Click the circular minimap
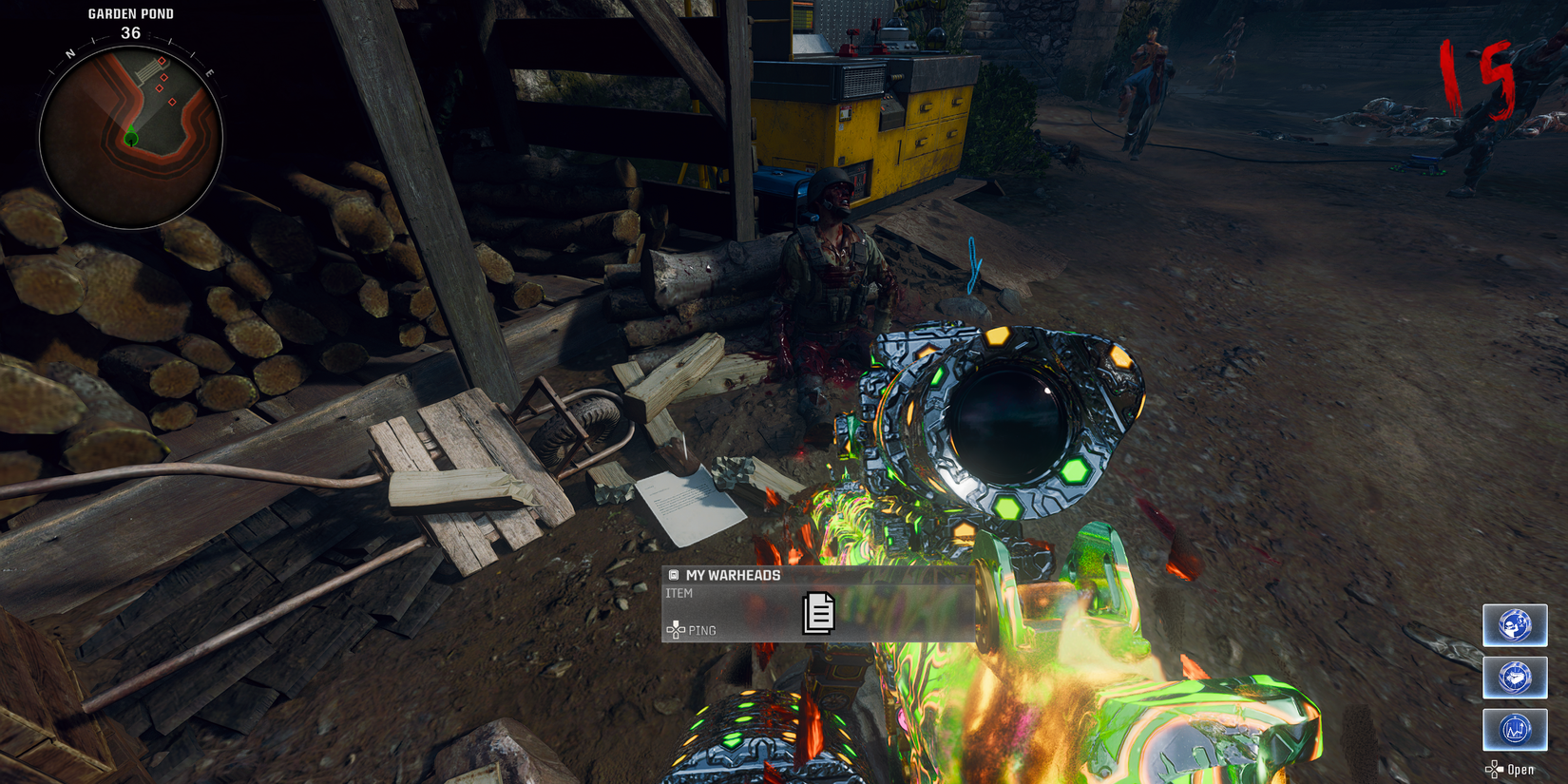 (x=131, y=138)
